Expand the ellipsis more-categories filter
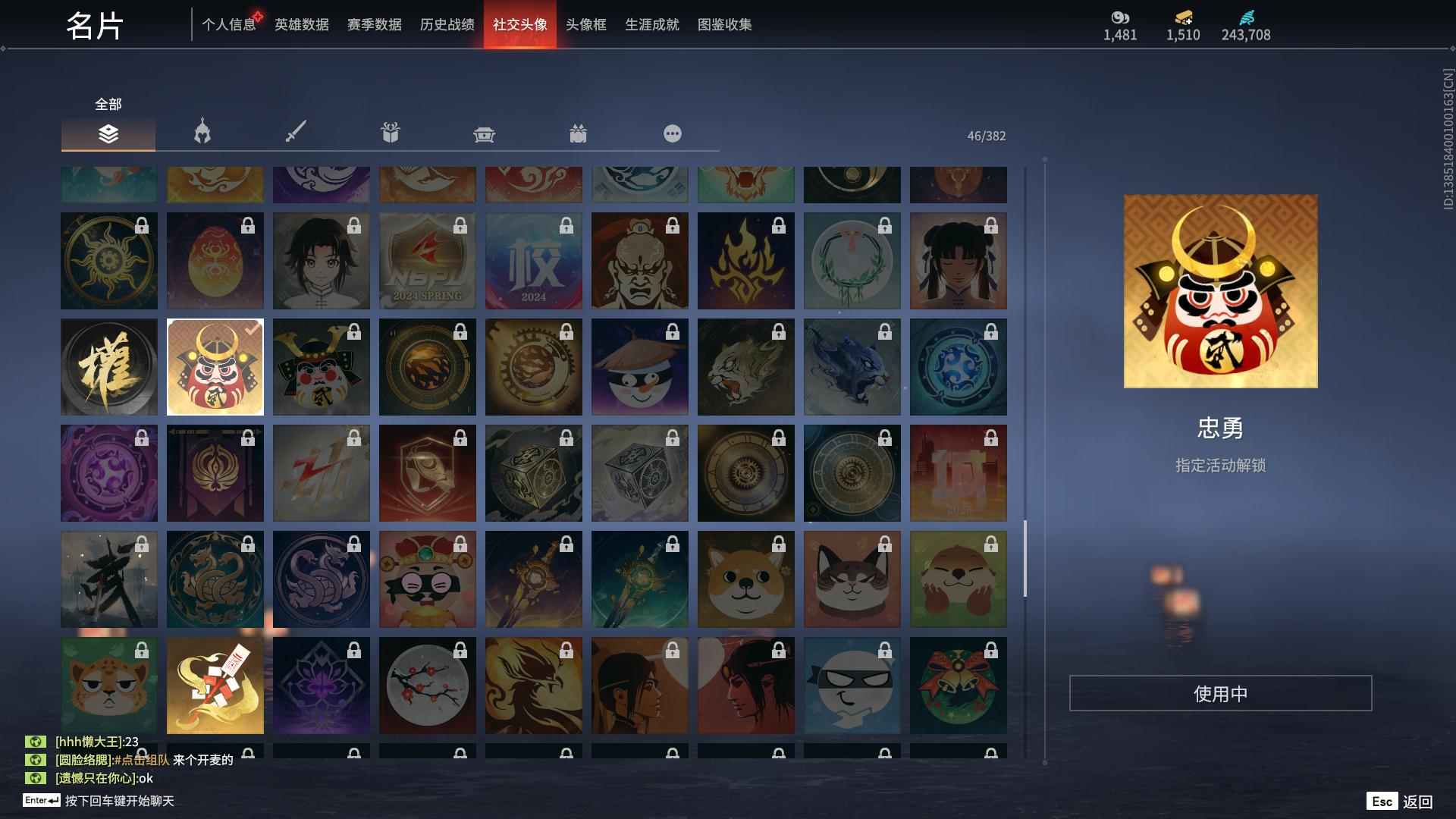Screen dimensions: 1456x819 tap(673, 133)
